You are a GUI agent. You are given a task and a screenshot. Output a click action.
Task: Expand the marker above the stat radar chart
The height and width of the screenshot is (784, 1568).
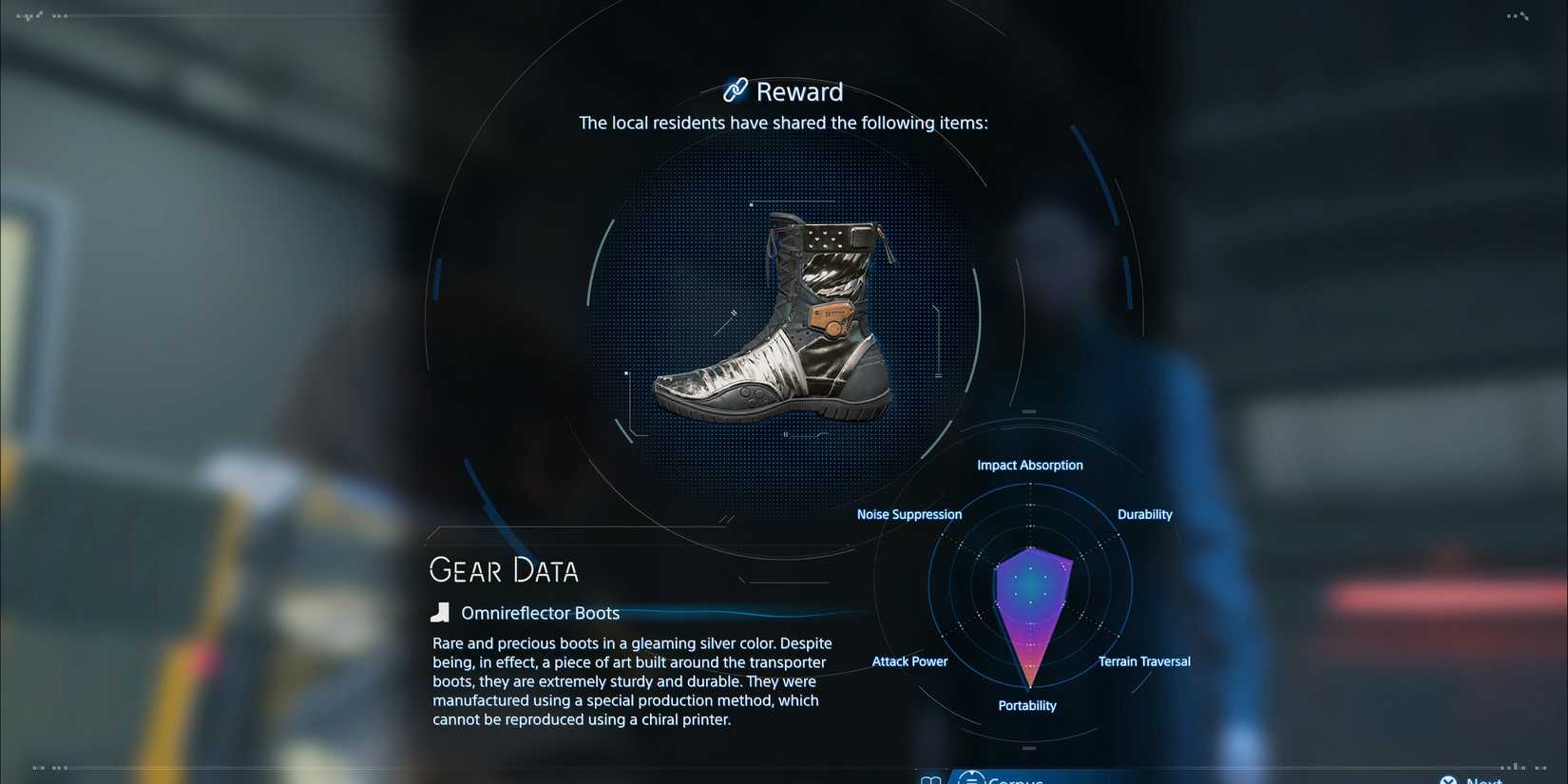click(x=1028, y=411)
